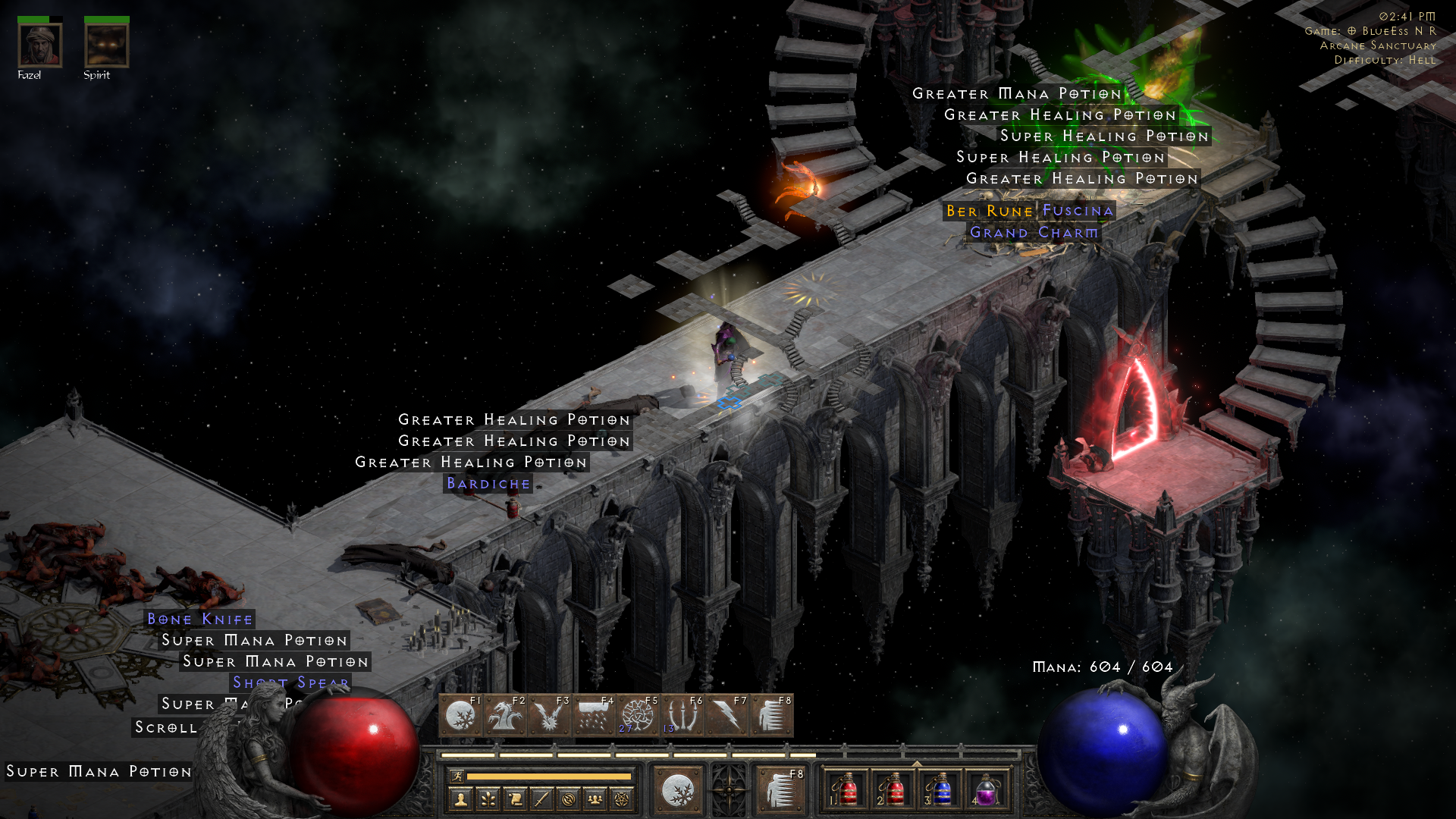The image size is (1456, 819).
Task: Click the Fazel mercenary portrait
Action: click(39, 45)
